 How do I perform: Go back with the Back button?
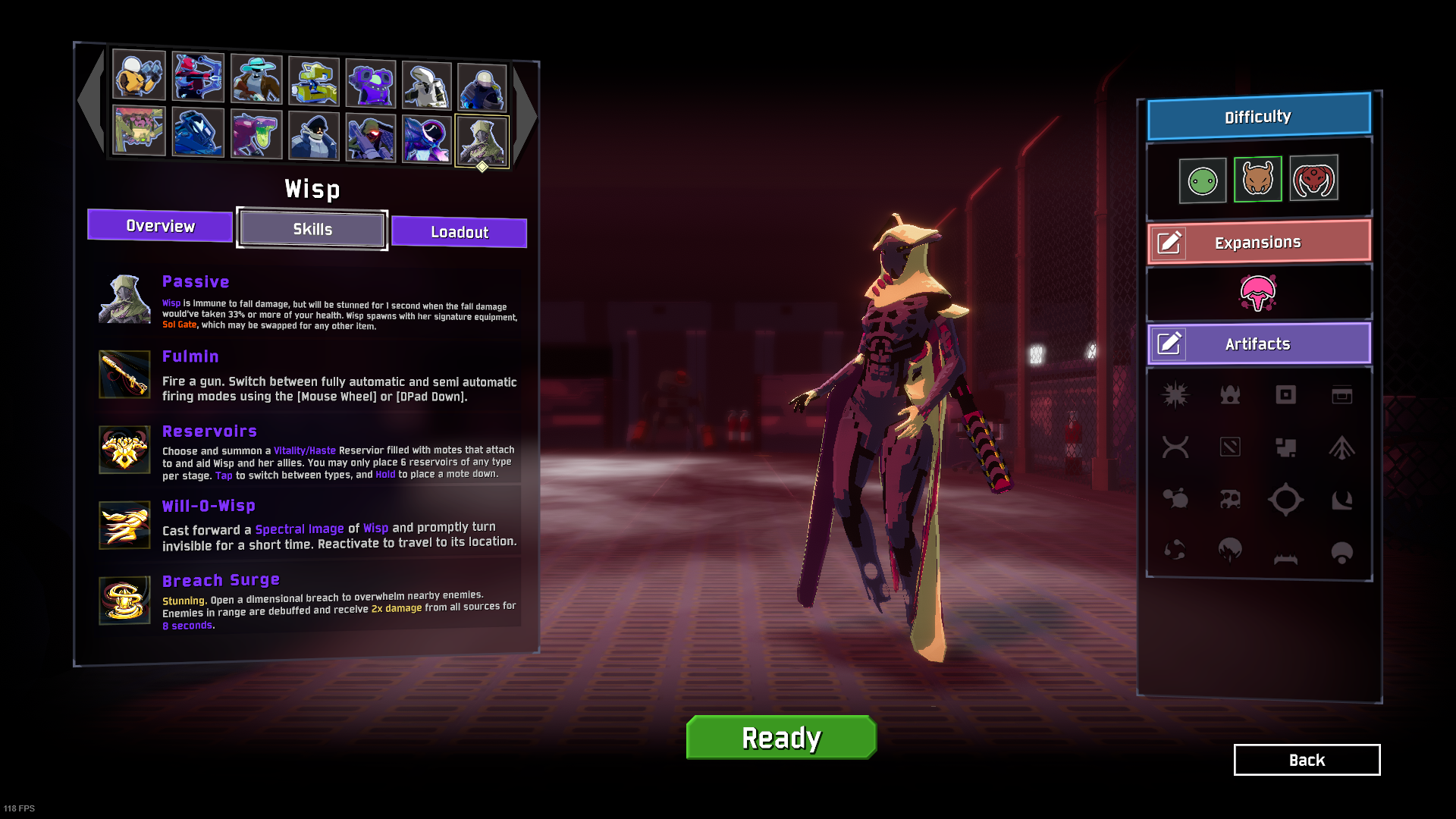click(x=1307, y=760)
